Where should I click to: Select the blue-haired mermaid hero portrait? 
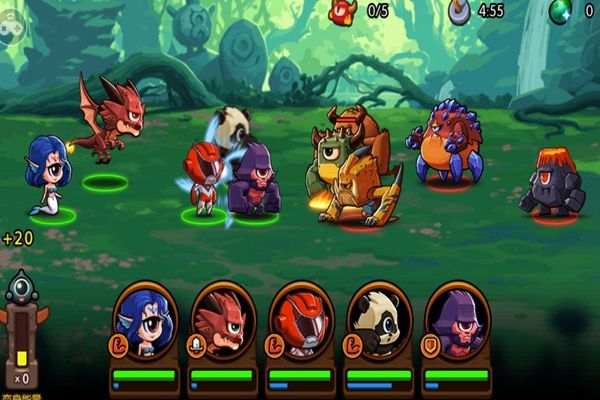click(145, 322)
